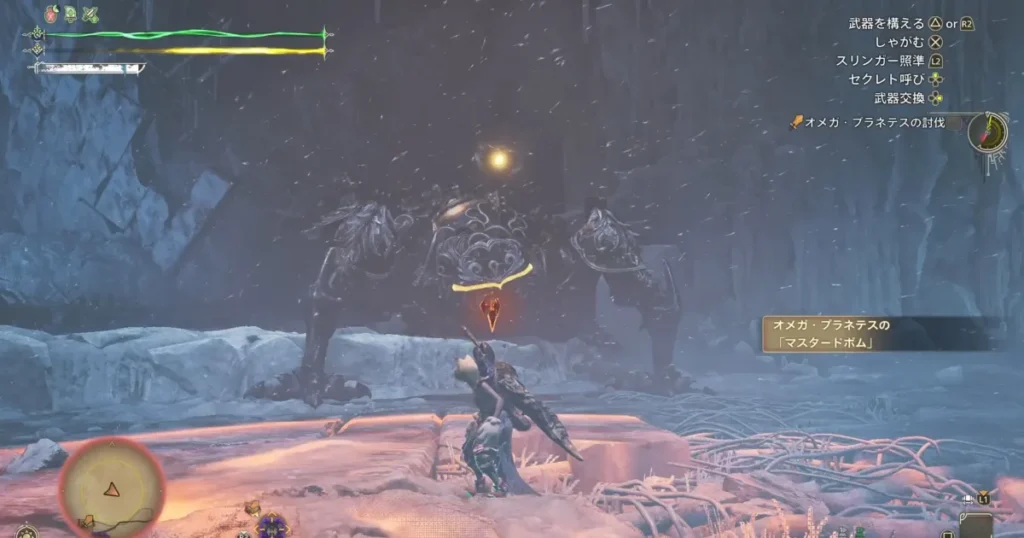Click the red meal buff status icon

(52, 14)
